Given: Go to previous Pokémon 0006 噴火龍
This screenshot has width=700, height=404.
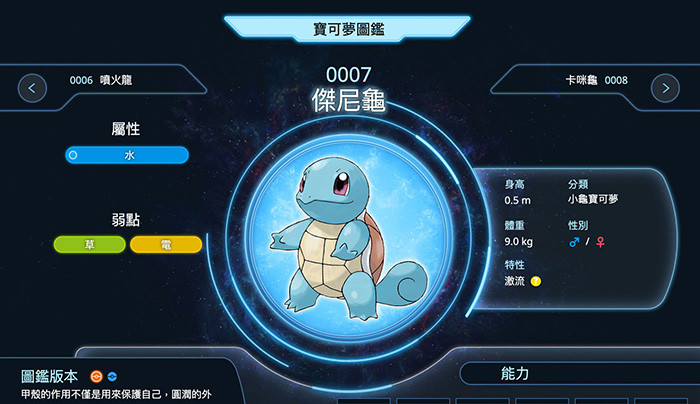Looking at the screenshot, I should 33,88.
